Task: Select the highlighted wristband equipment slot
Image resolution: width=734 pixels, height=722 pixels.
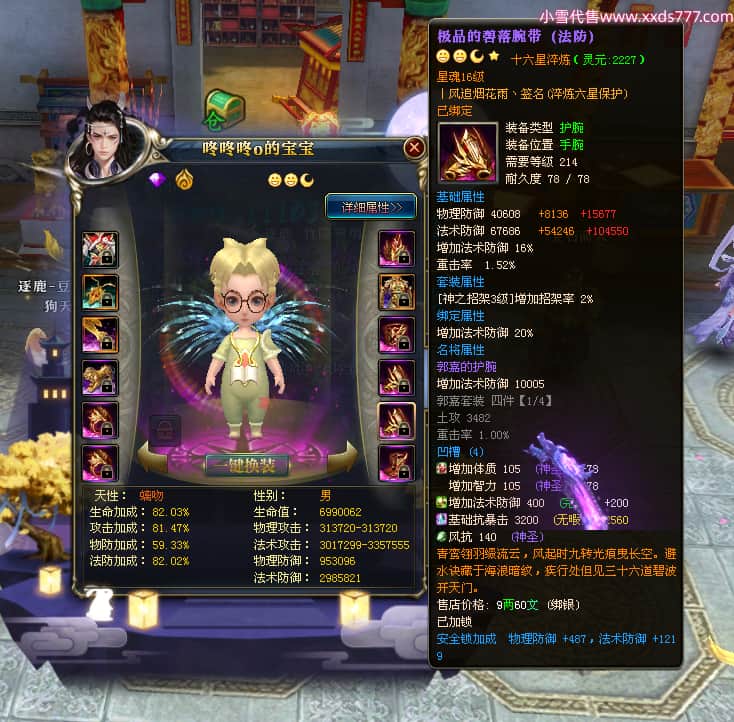Action: (396, 420)
